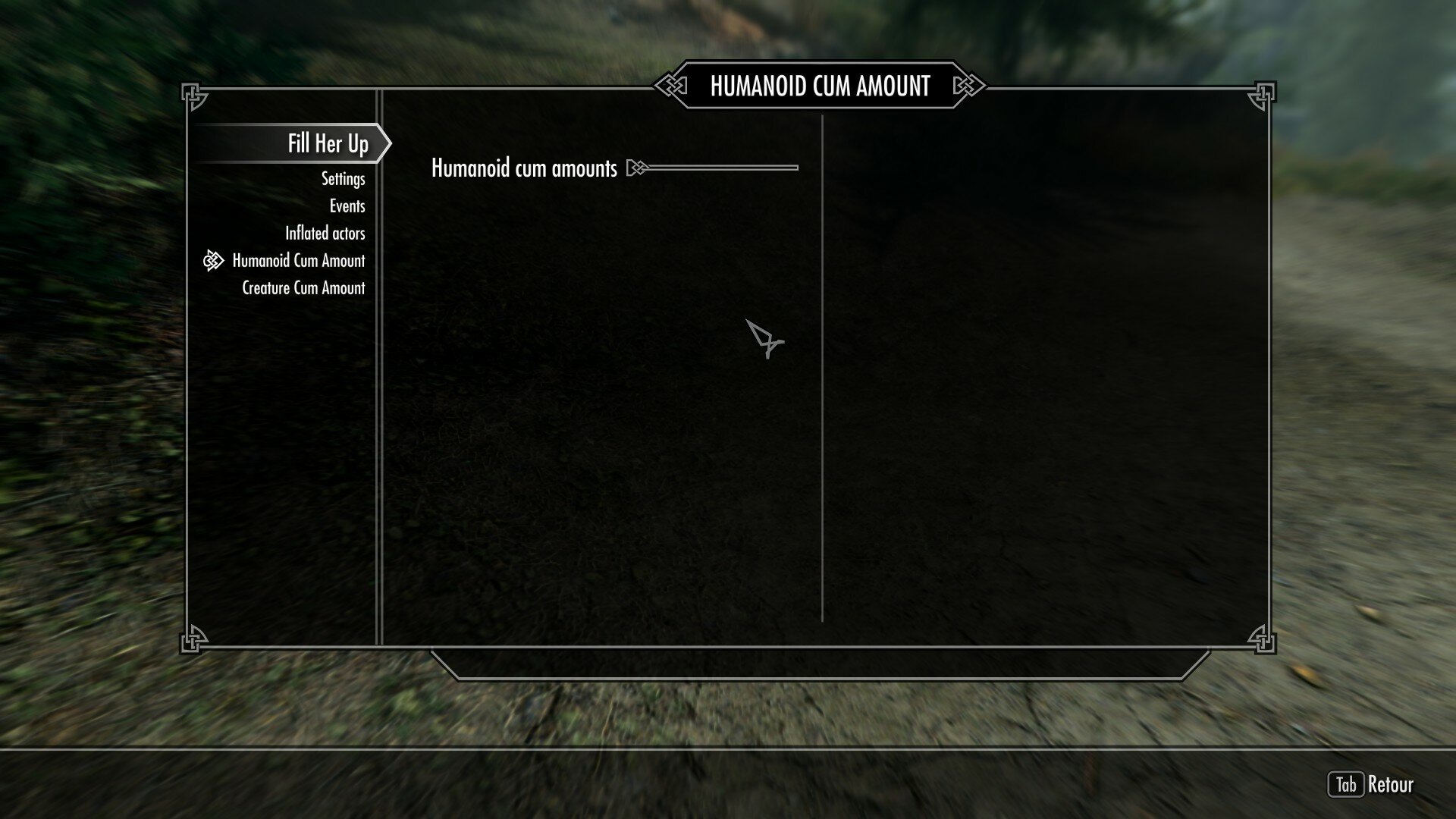Viewport: 1456px width, 819px height.
Task: Click the HUMANOID CUM AMOUNT title banner
Action: coord(821,86)
